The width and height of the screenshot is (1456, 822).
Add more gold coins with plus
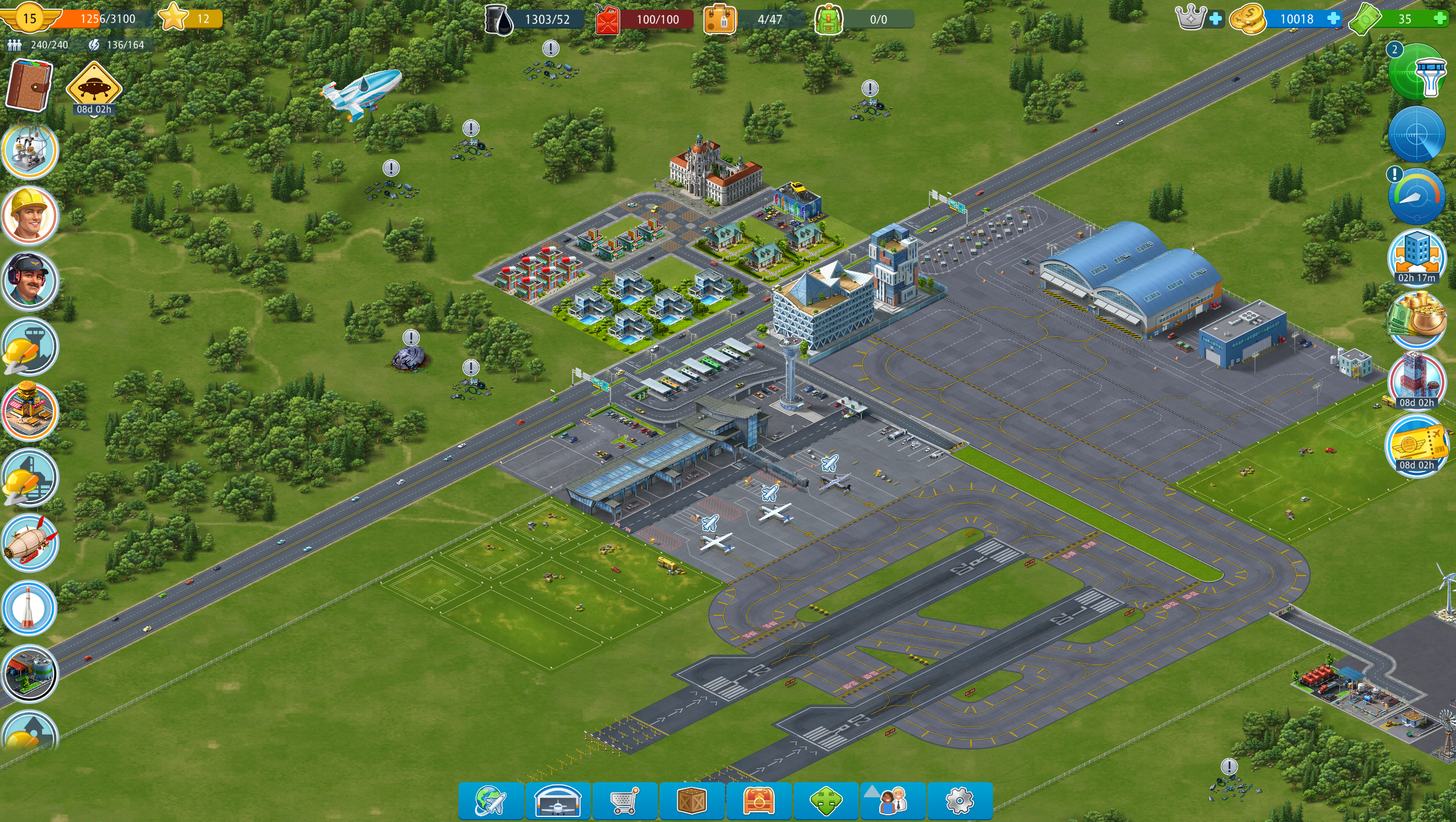coord(1334,19)
